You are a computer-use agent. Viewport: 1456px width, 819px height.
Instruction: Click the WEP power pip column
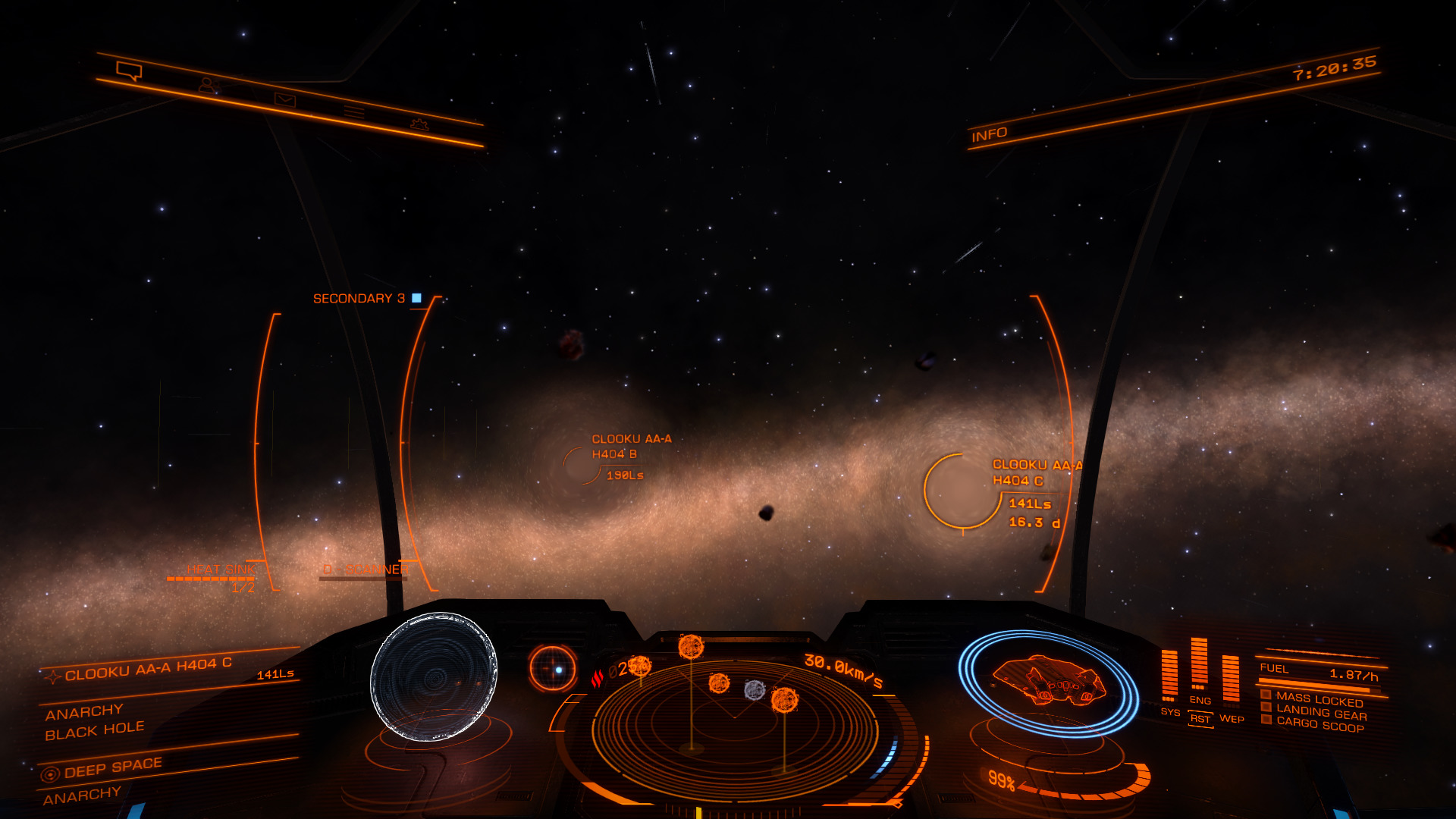pos(1230,678)
